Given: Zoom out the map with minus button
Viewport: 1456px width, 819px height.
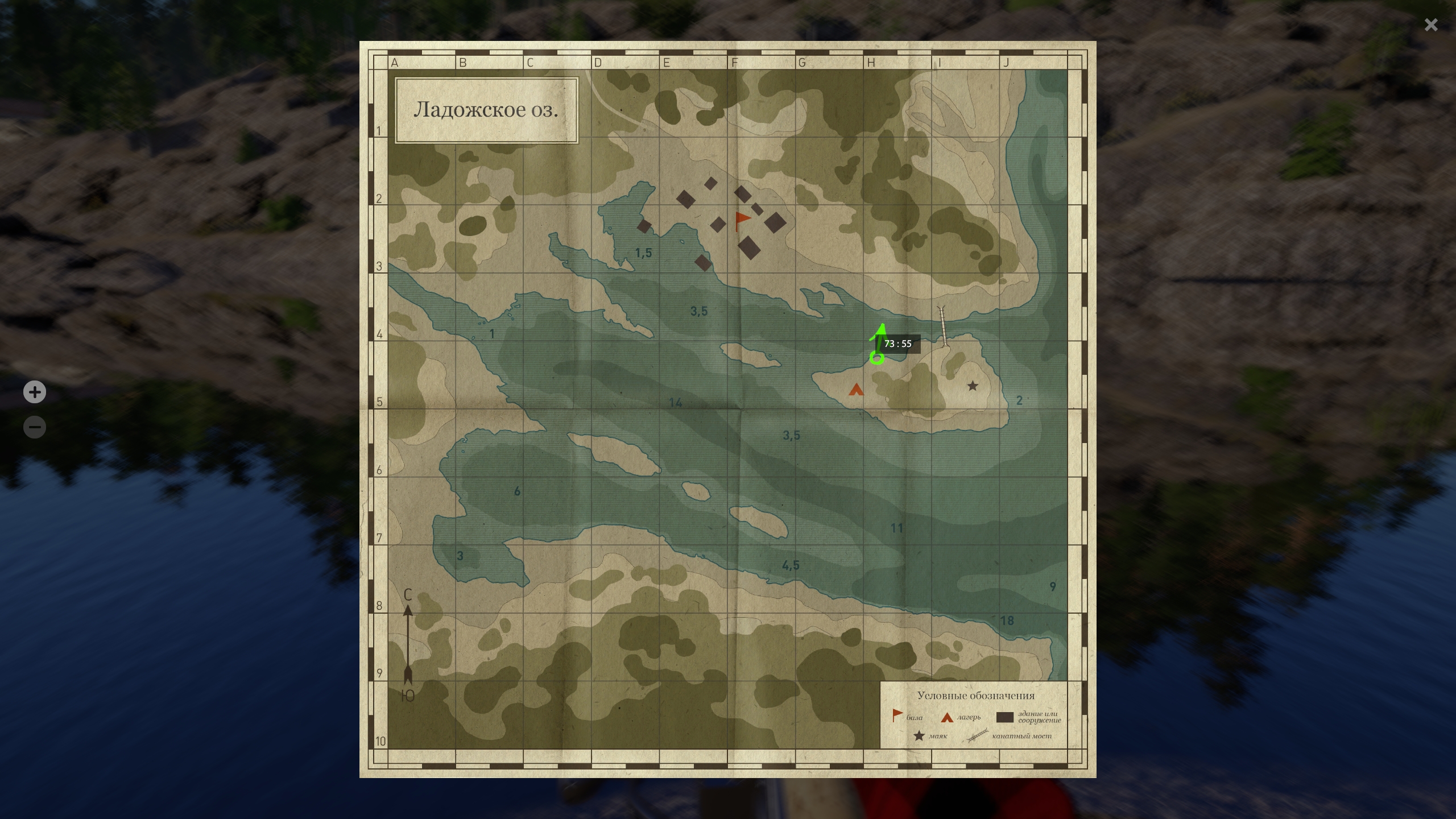Looking at the screenshot, I should point(35,427).
